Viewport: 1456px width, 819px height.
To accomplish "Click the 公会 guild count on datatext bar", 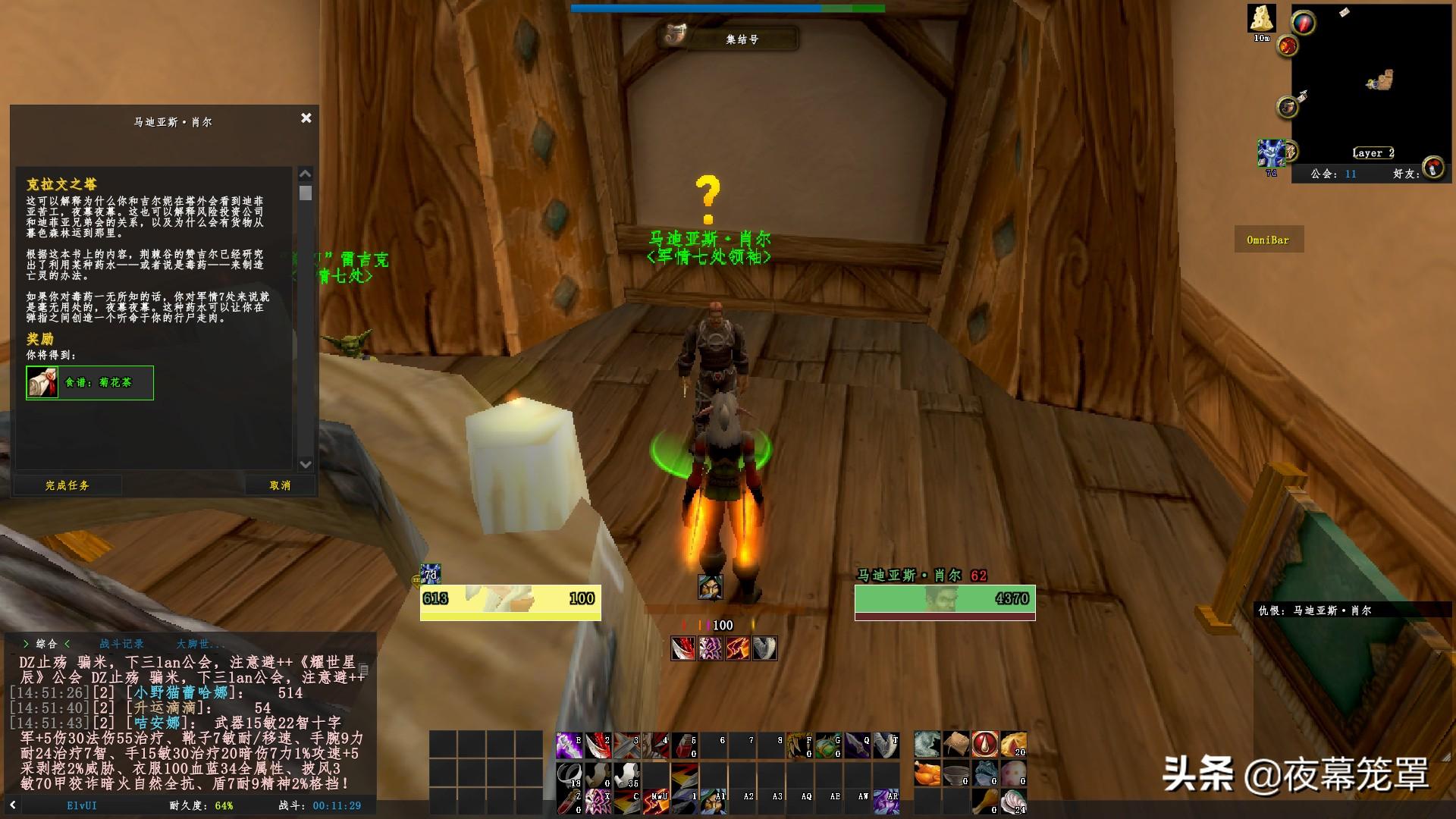I will click(1334, 174).
